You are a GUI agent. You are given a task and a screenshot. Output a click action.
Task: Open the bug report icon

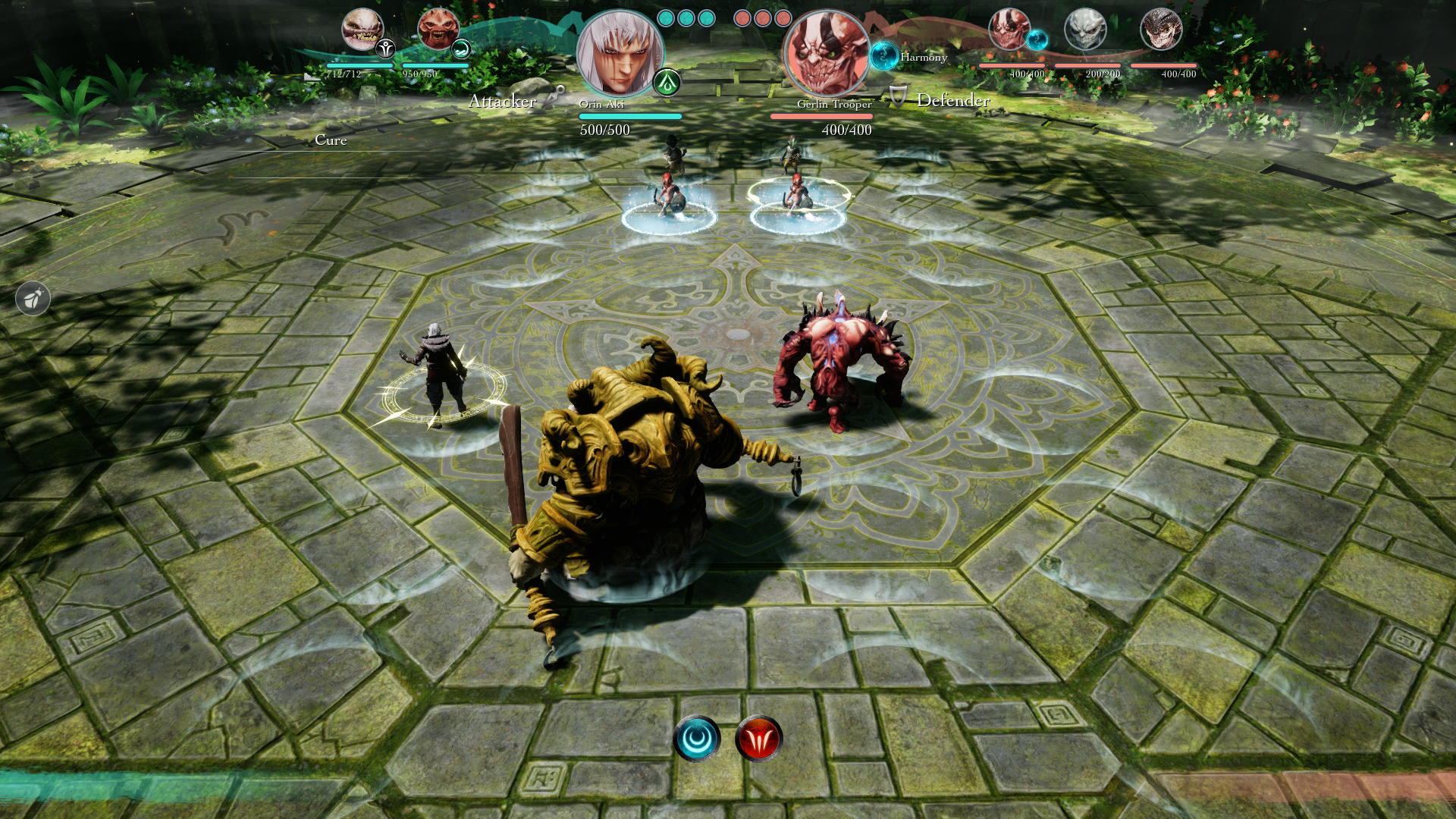tap(33, 299)
